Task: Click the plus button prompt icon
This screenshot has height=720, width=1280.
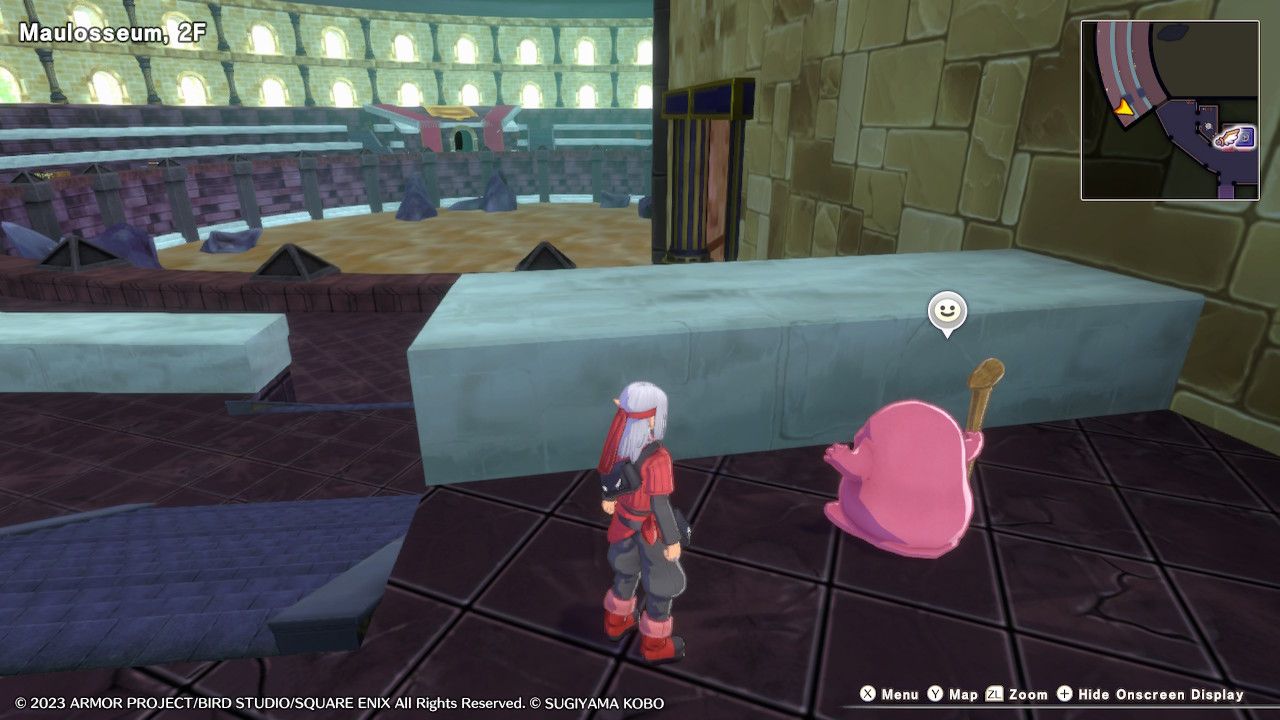Action: point(1063,694)
